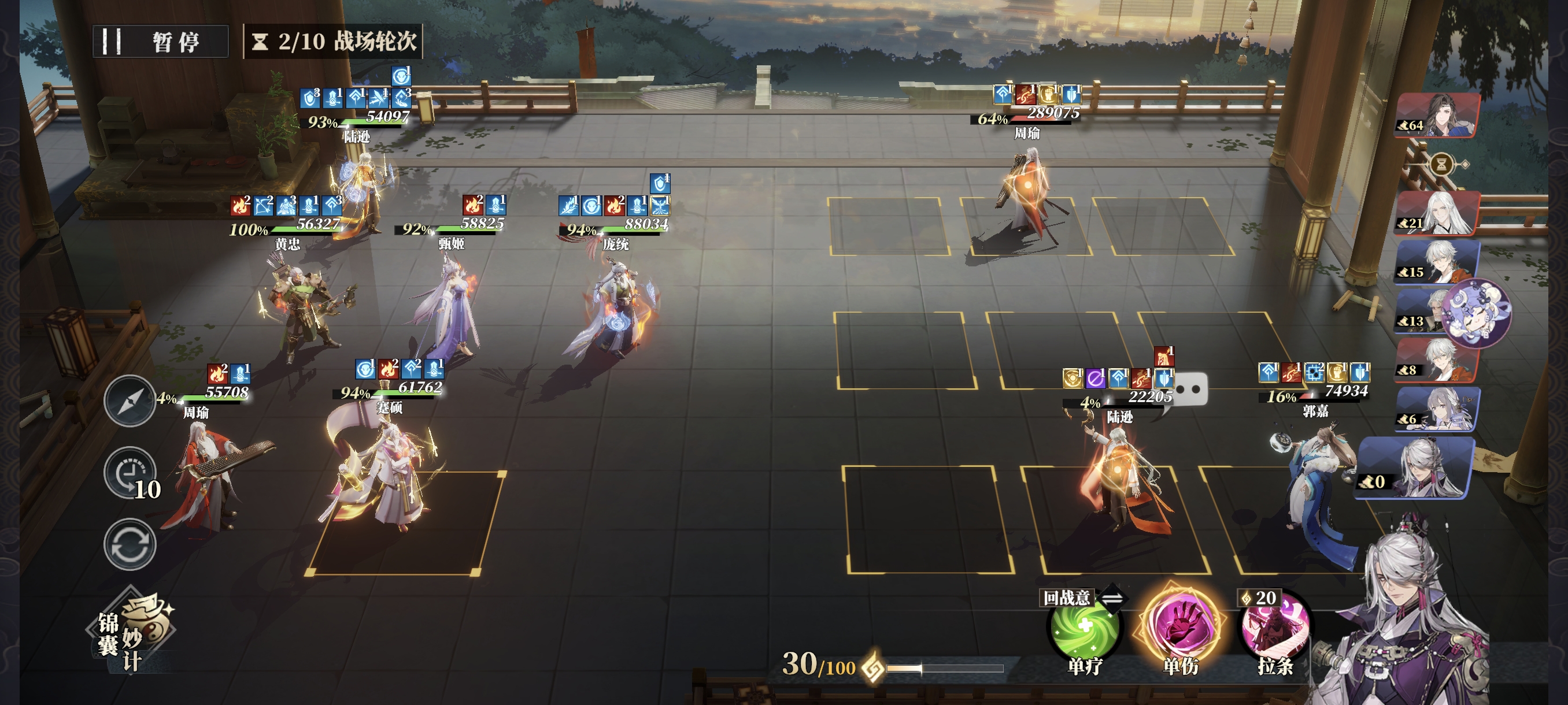This screenshot has height=705, width=1568.
Task: Open the round blue-haired chibi avatar
Action: (1477, 314)
